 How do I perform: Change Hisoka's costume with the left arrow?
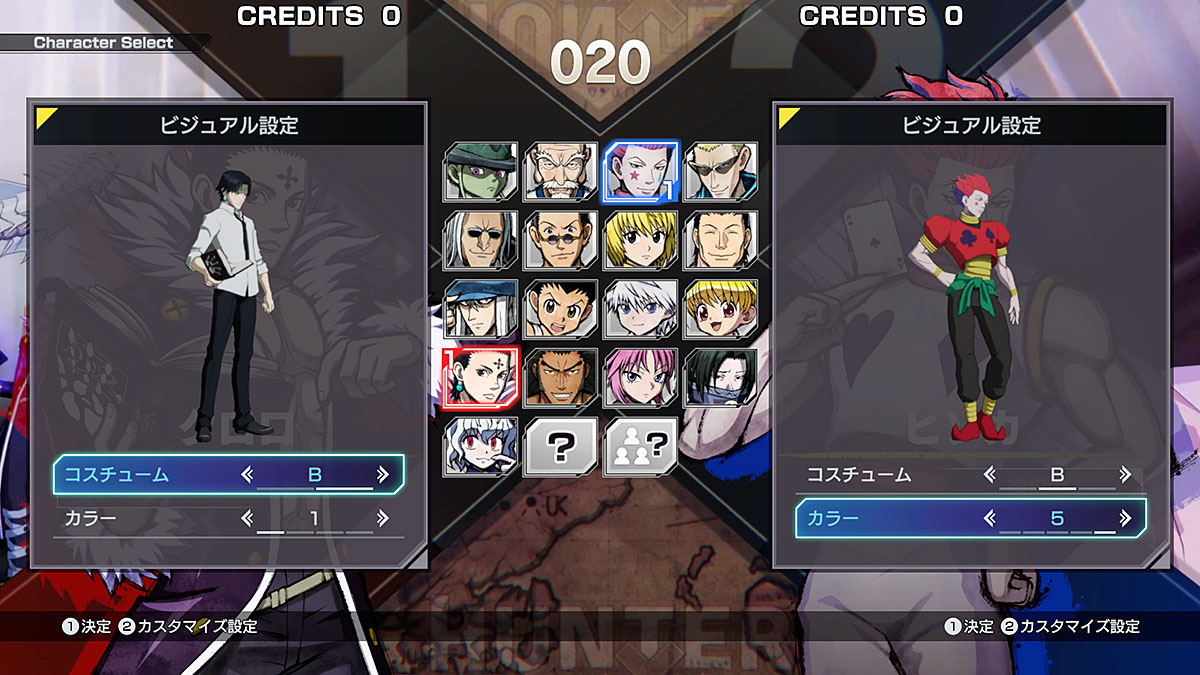coord(990,475)
